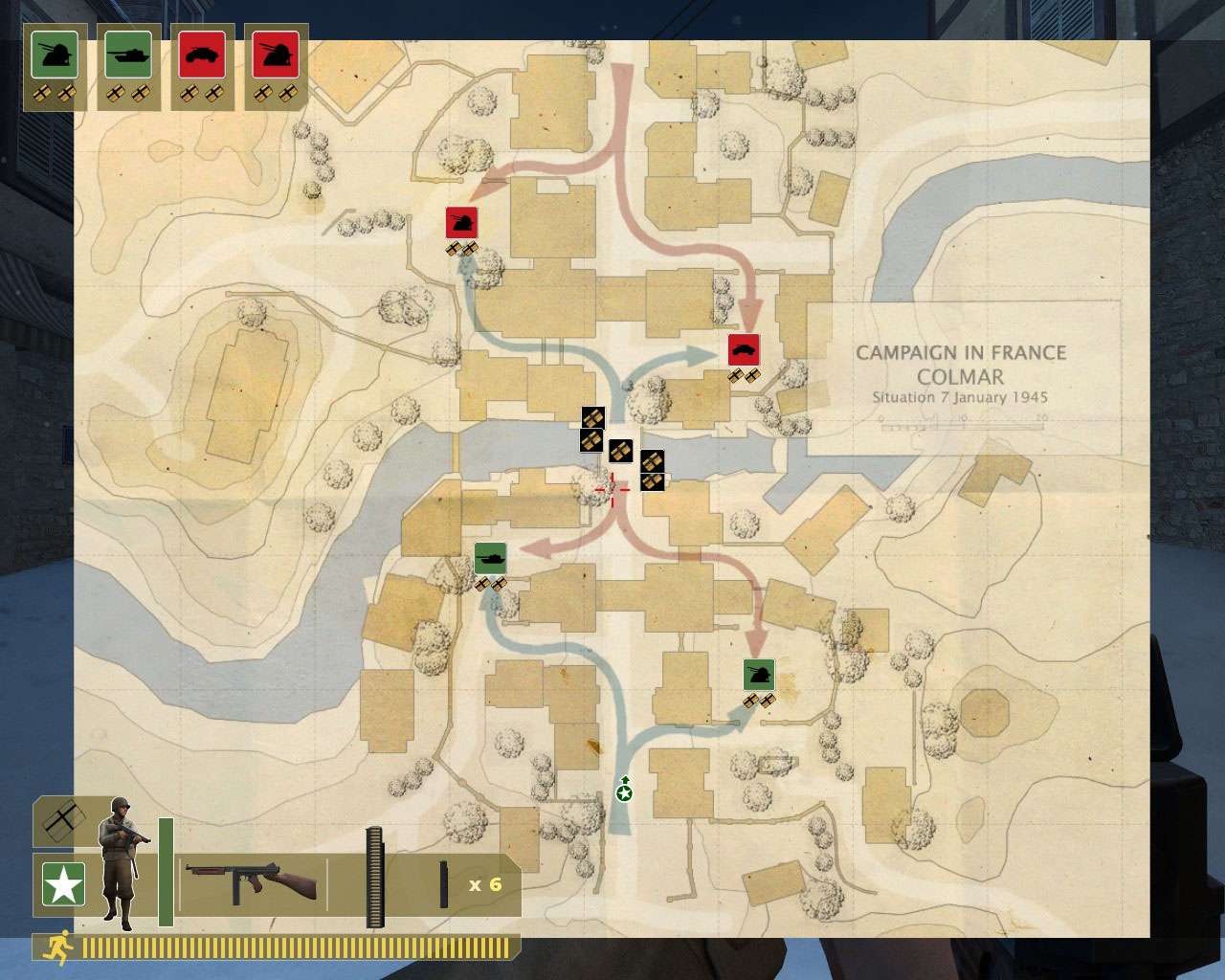Click the white star US team emblem
1225x980 pixels.
[63, 883]
